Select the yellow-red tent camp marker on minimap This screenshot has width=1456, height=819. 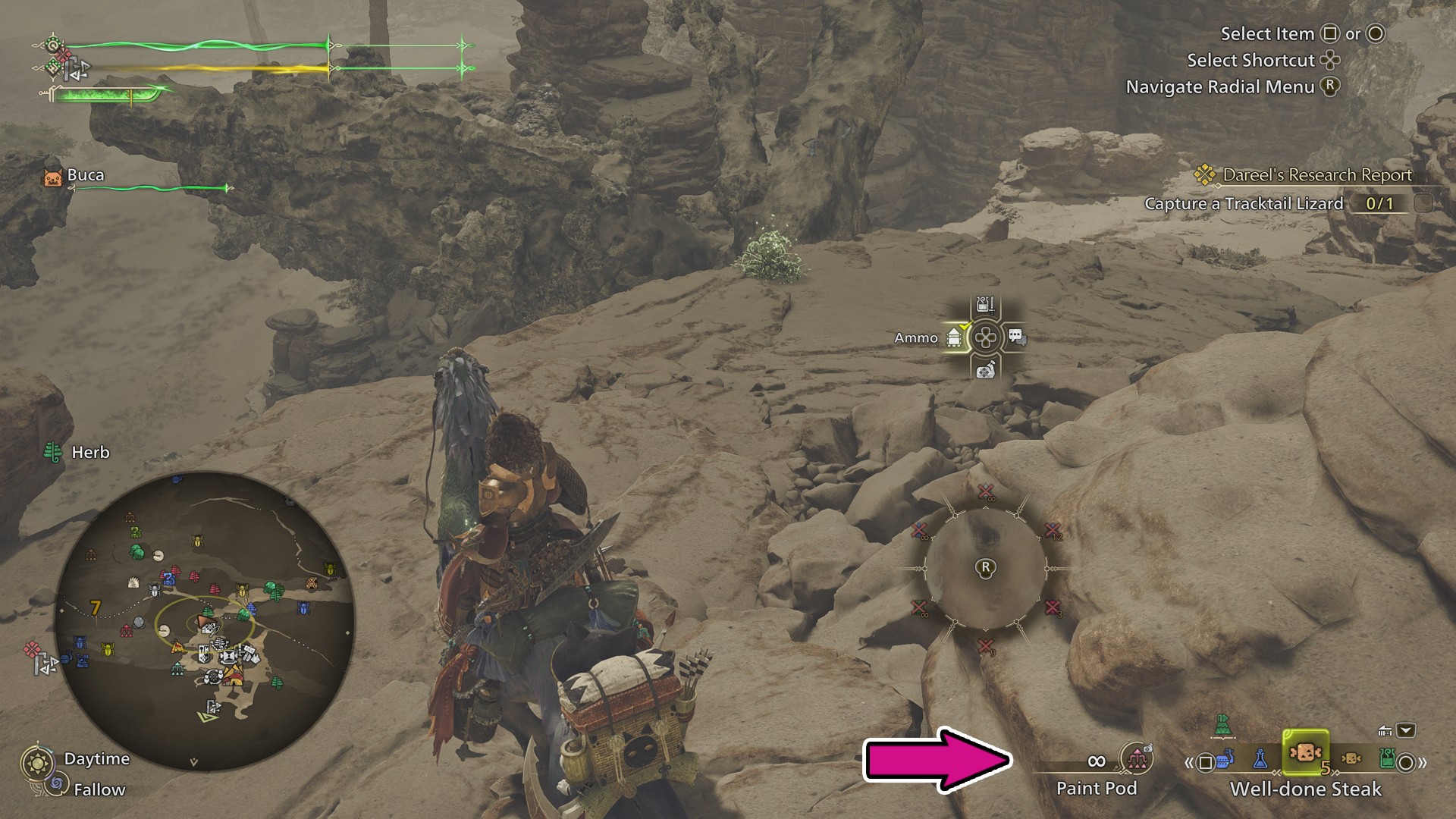click(x=234, y=676)
